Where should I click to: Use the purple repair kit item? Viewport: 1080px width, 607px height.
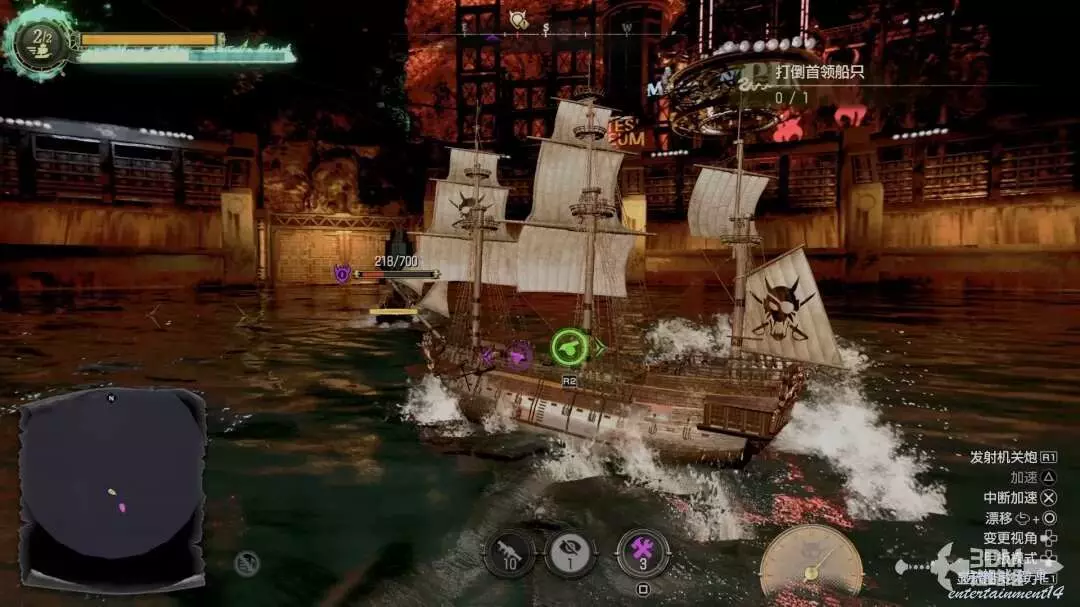click(642, 552)
